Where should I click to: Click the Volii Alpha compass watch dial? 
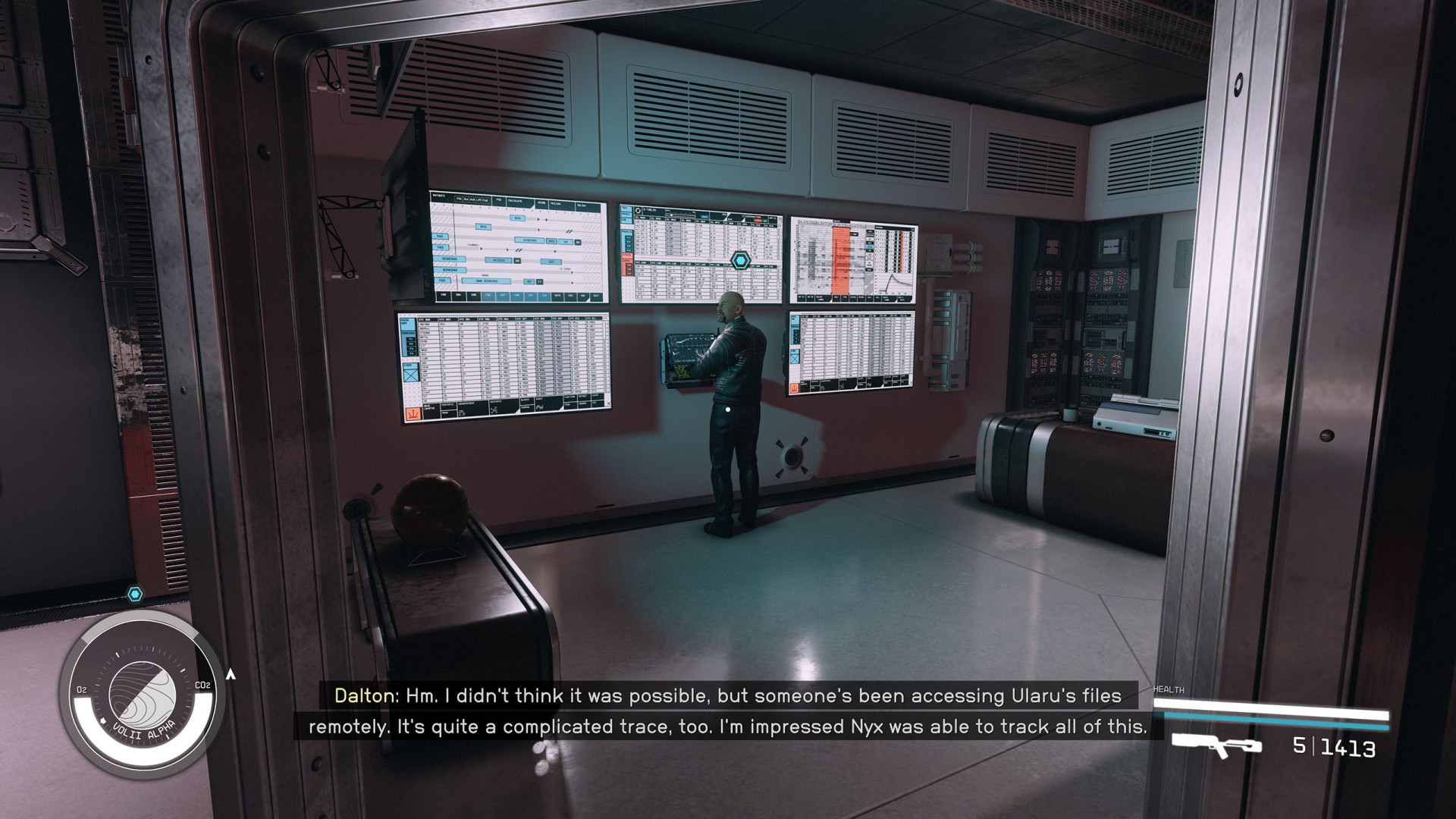[142, 695]
